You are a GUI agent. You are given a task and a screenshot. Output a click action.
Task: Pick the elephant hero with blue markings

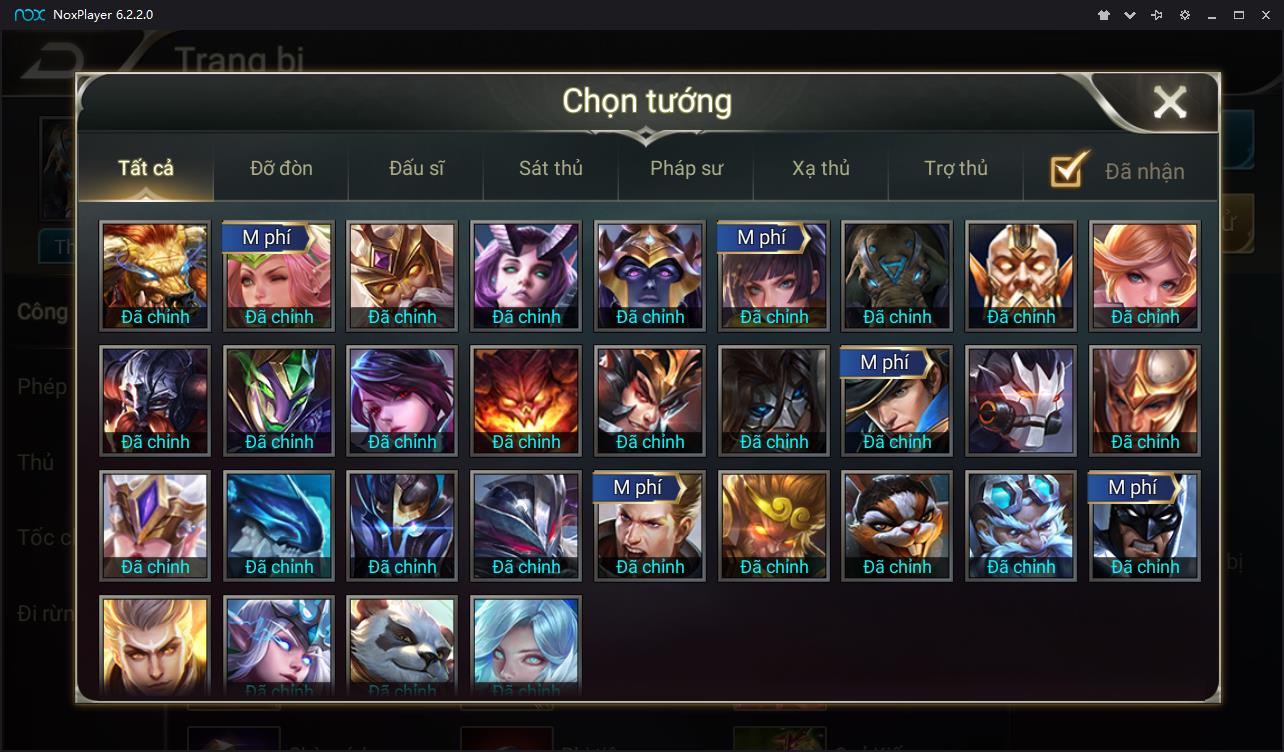pos(897,275)
